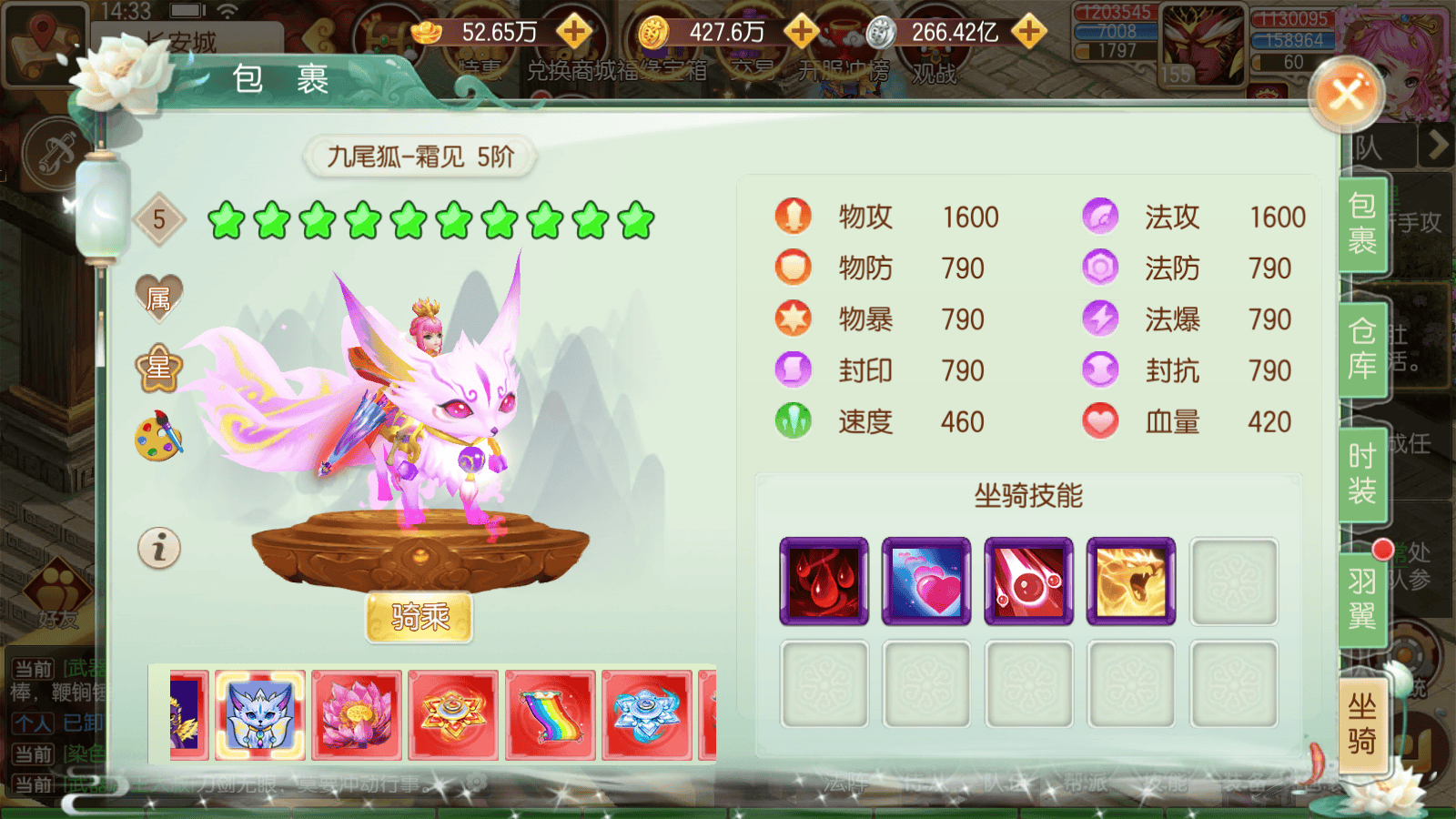1456x819 pixels.
Task: Open the 福缘宝箱 treasure chest menu
Action: [663, 69]
